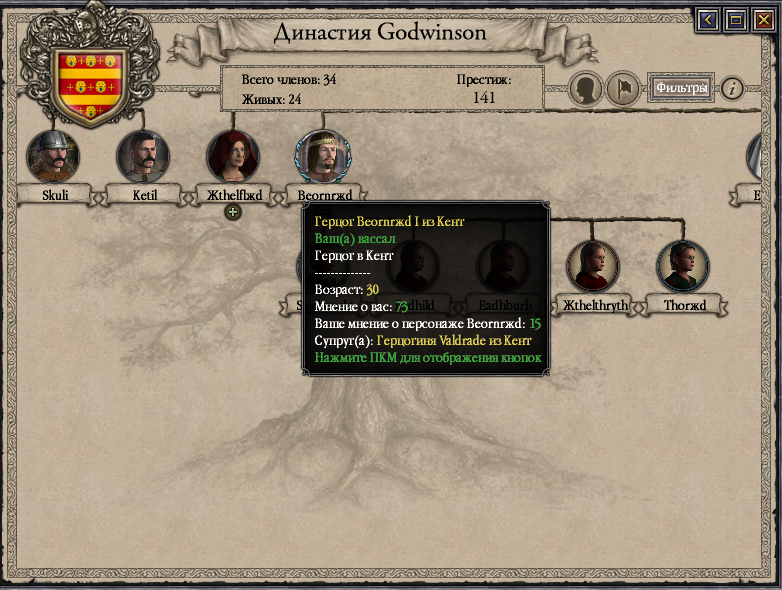Image resolution: width=782 pixels, height=590 pixels.
Task: Expand the plus node under Æthelflæd
Action: click(232, 211)
